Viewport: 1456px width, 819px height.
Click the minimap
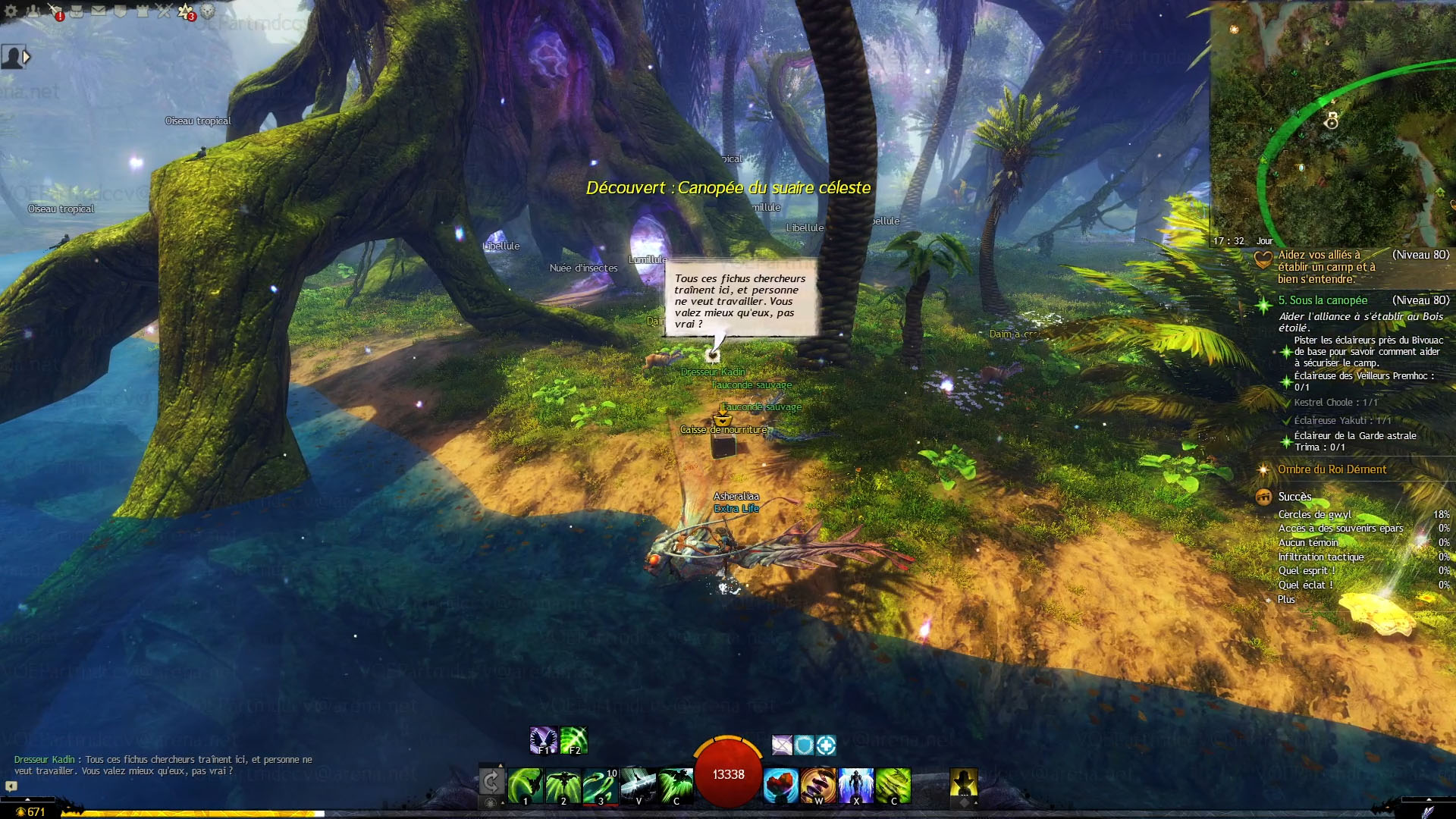pyautogui.click(x=1332, y=123)
